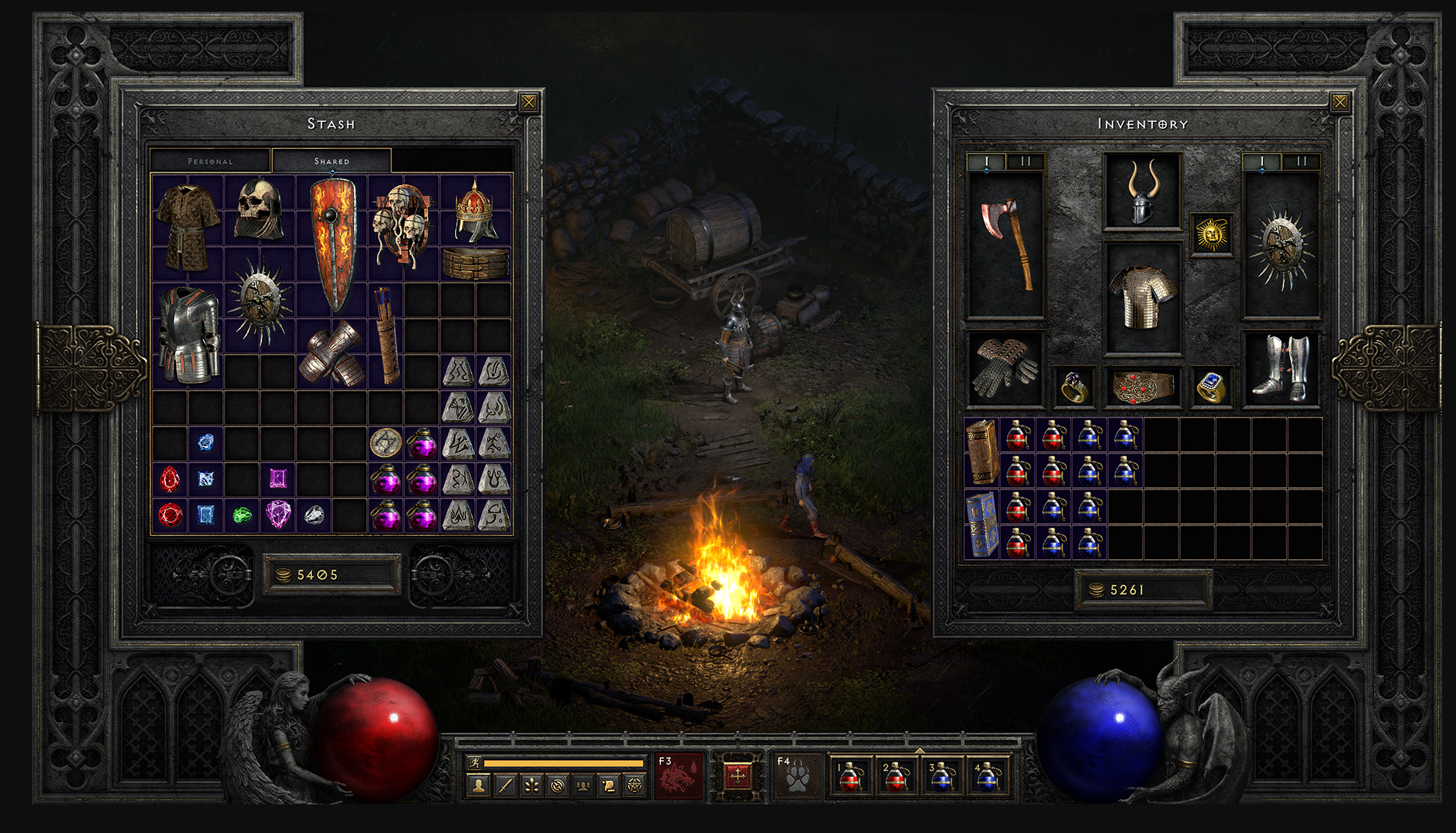This screenshot has height=833, width=1456.
Task: Select the flaming orange kite shield
Action: (x=333, y=244)
